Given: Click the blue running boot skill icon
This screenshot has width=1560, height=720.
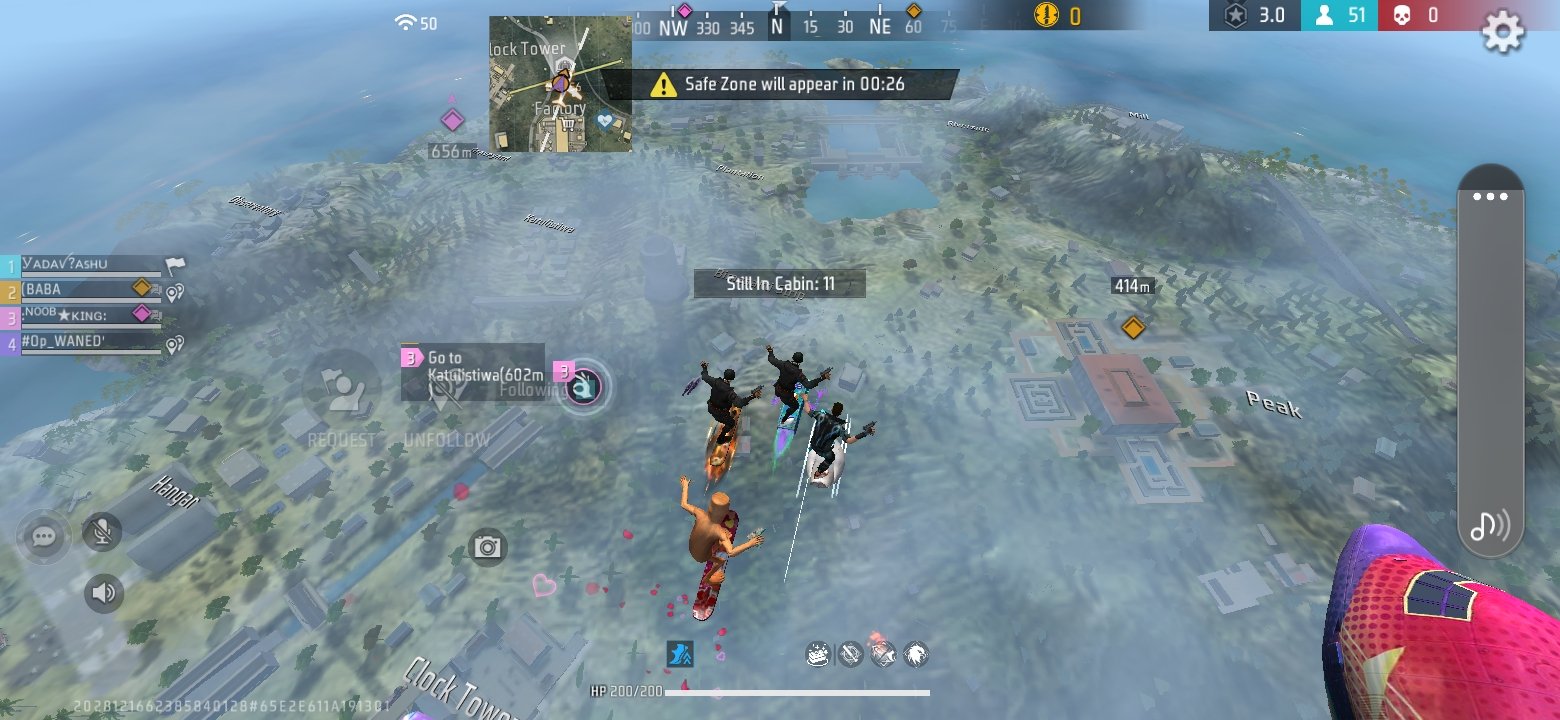Looking at the screenshot, I should click(x=680, y=654).
